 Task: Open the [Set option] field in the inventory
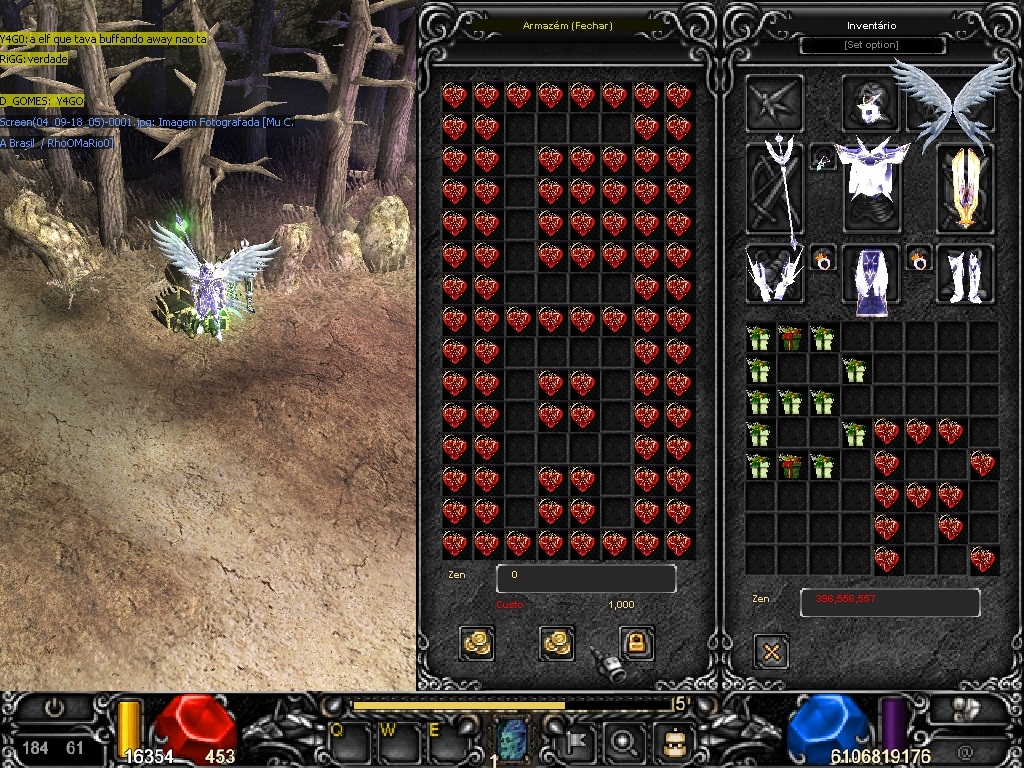(872, 45)
